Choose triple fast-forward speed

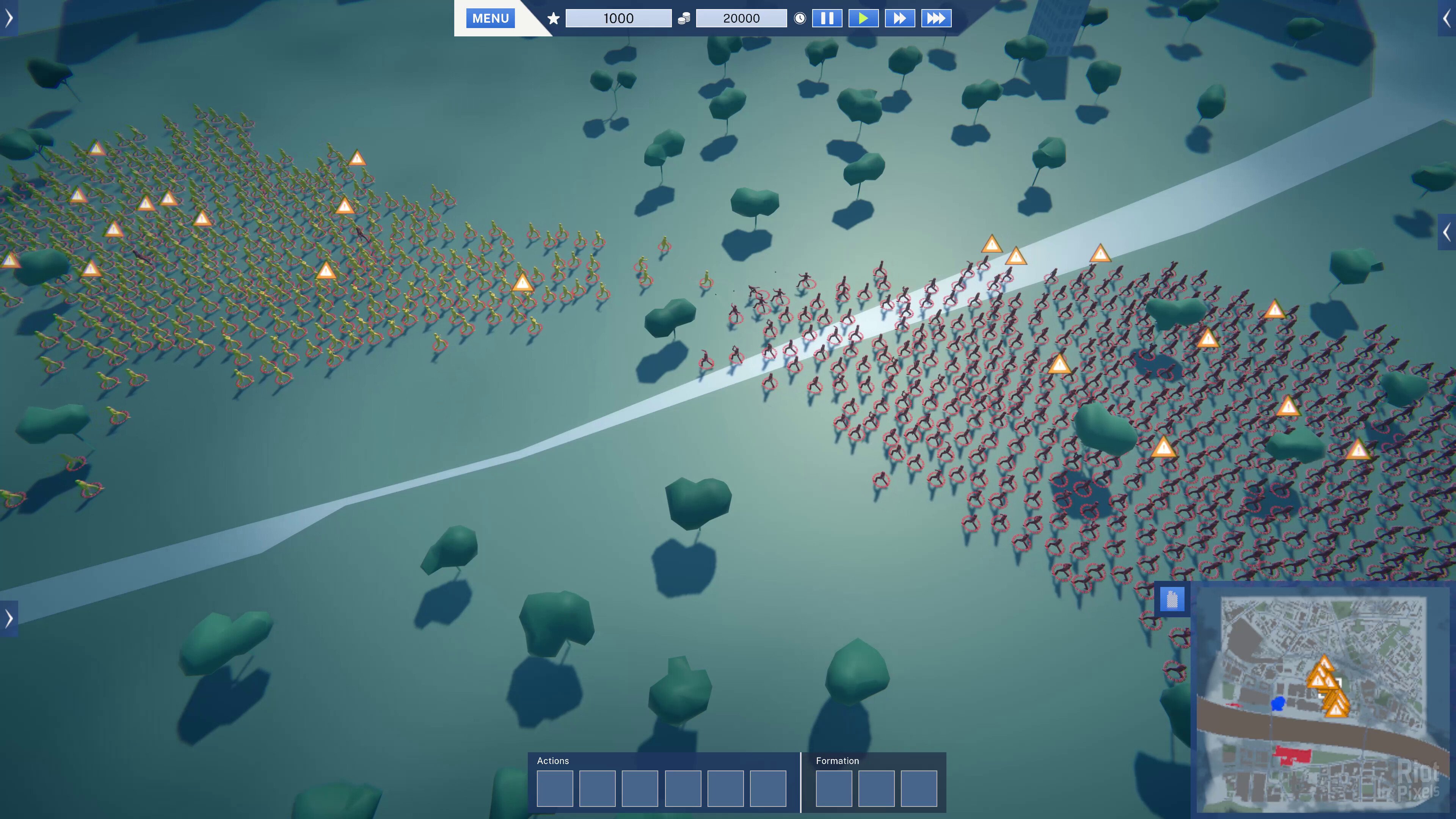[936, 18]
